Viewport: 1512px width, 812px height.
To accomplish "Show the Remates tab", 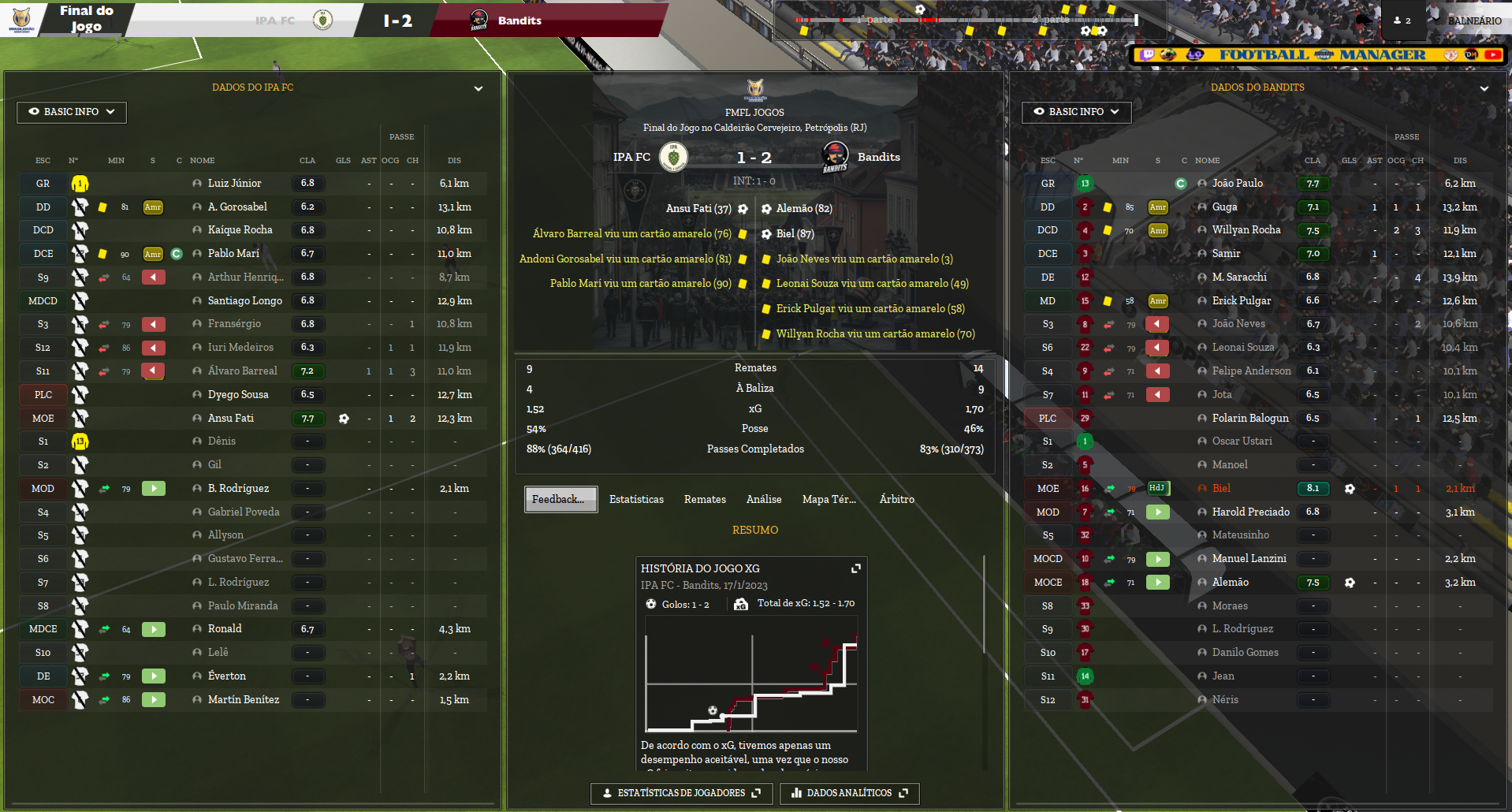I will click(x=705, y=500).
